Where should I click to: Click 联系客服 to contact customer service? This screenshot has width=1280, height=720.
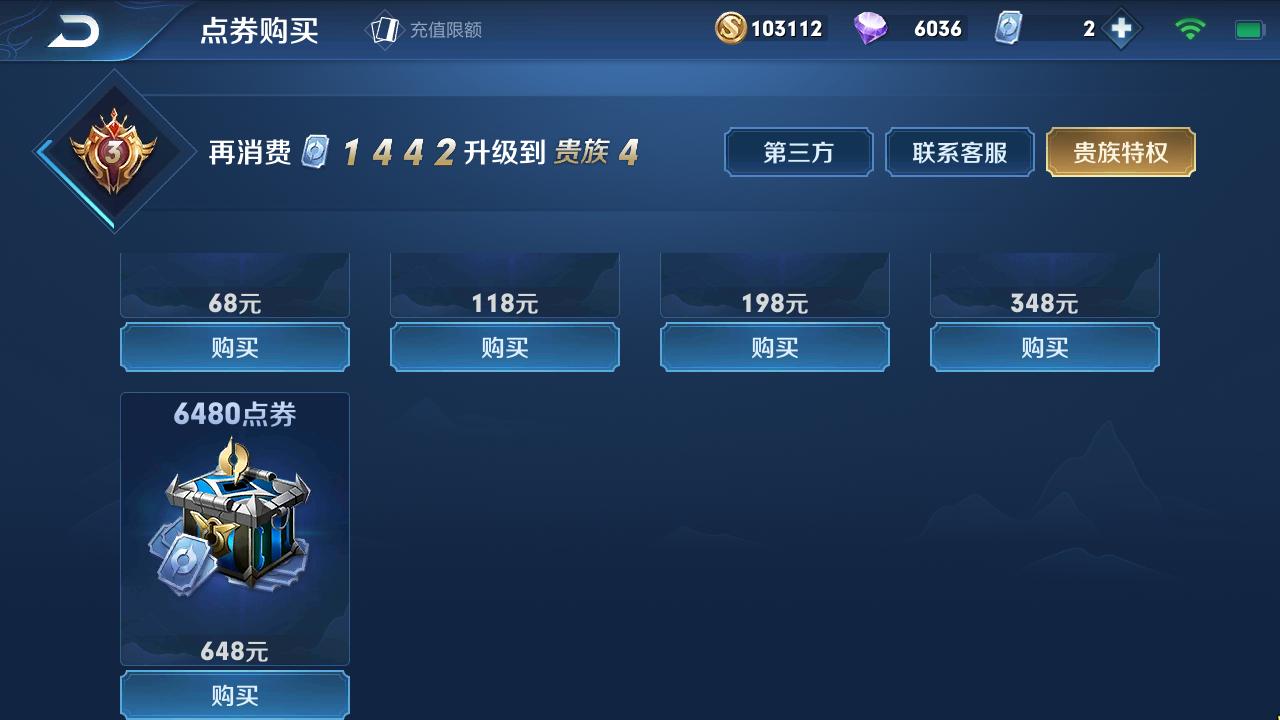tap(959, 152)
